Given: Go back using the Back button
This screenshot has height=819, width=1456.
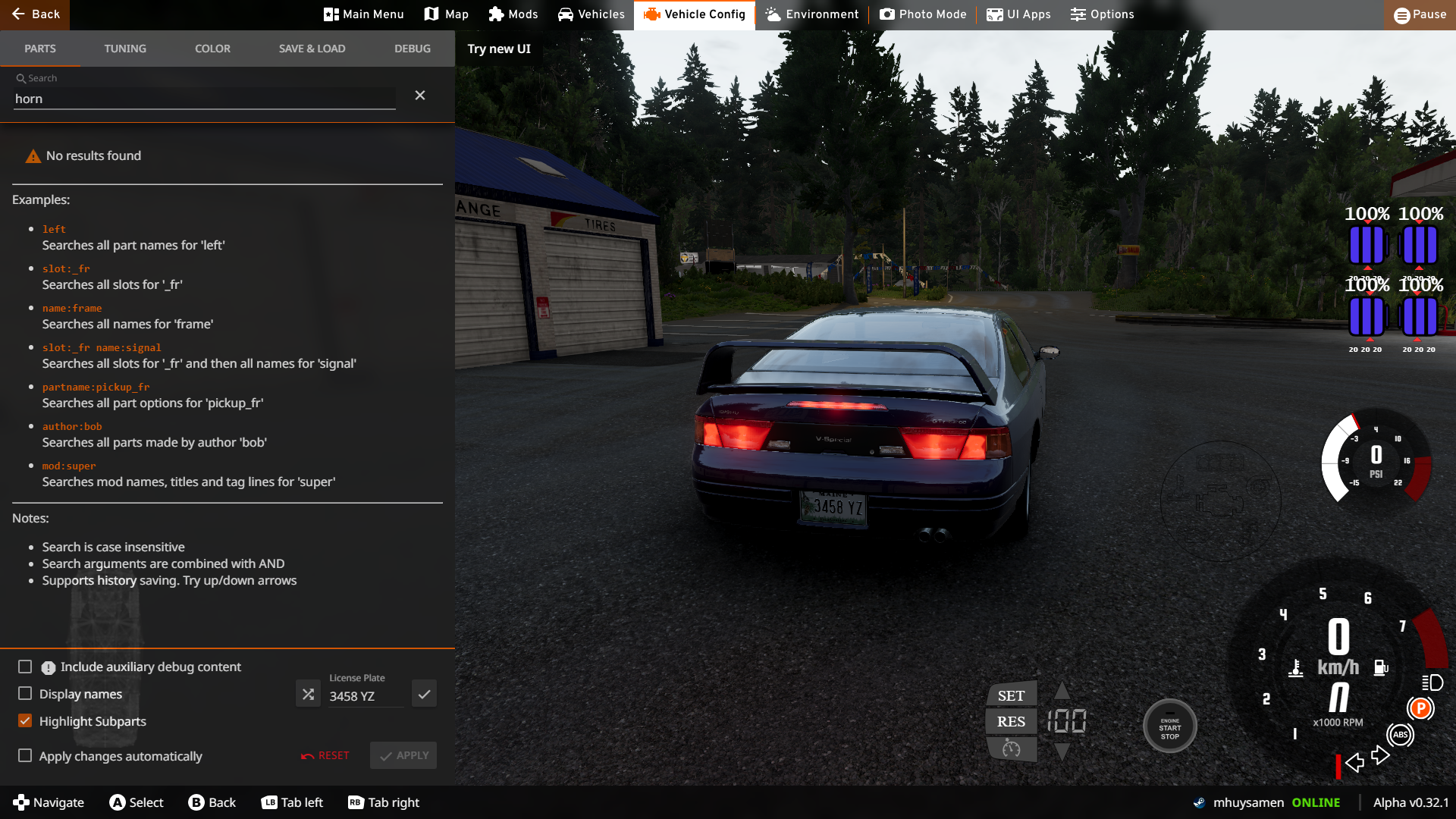Looking at the screenshot, I should [35, 14].
